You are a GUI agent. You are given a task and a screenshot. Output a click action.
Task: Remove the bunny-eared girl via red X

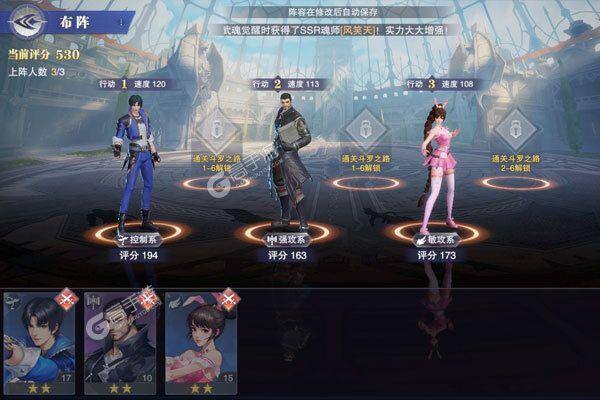(228, 298)
